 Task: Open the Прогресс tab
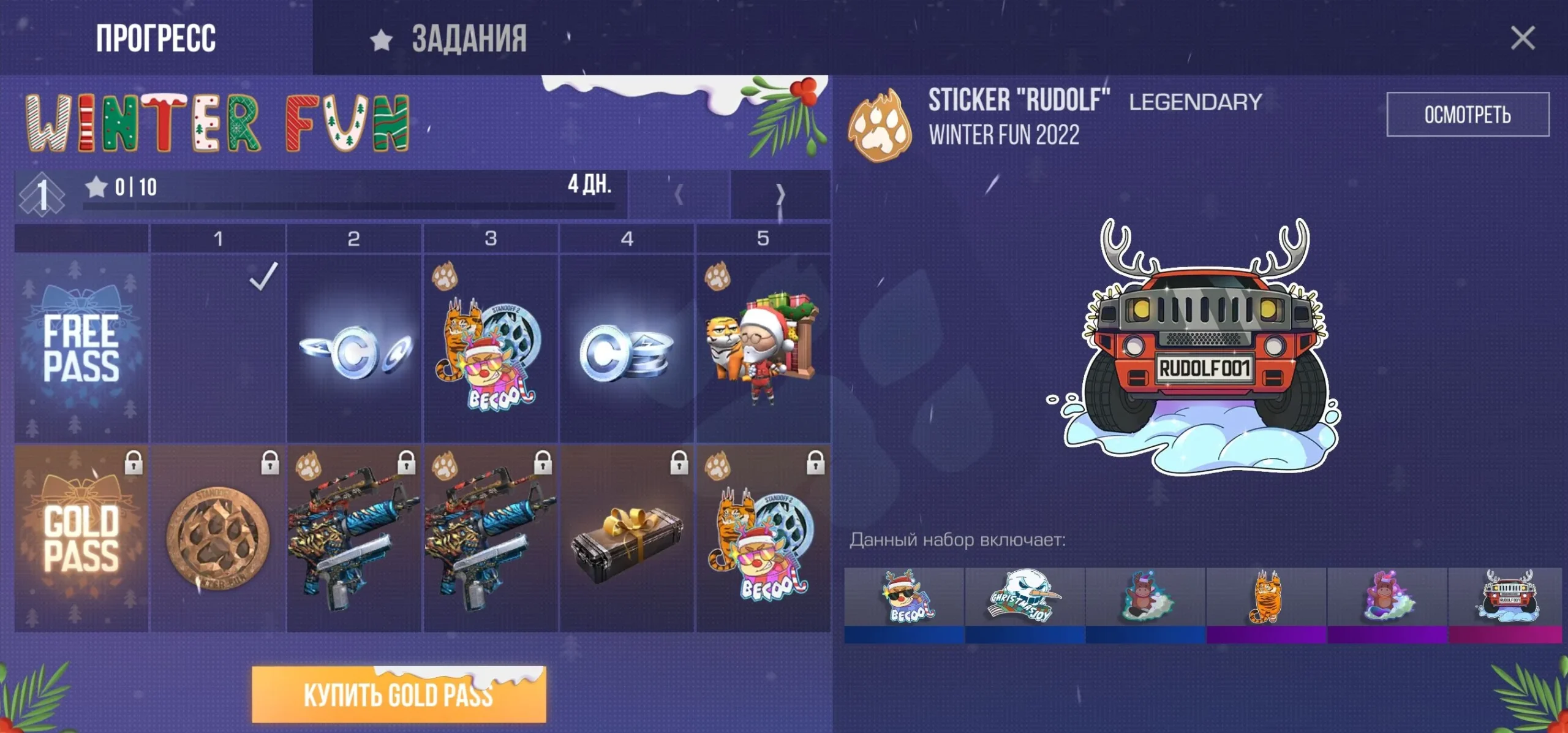(156, 38)
